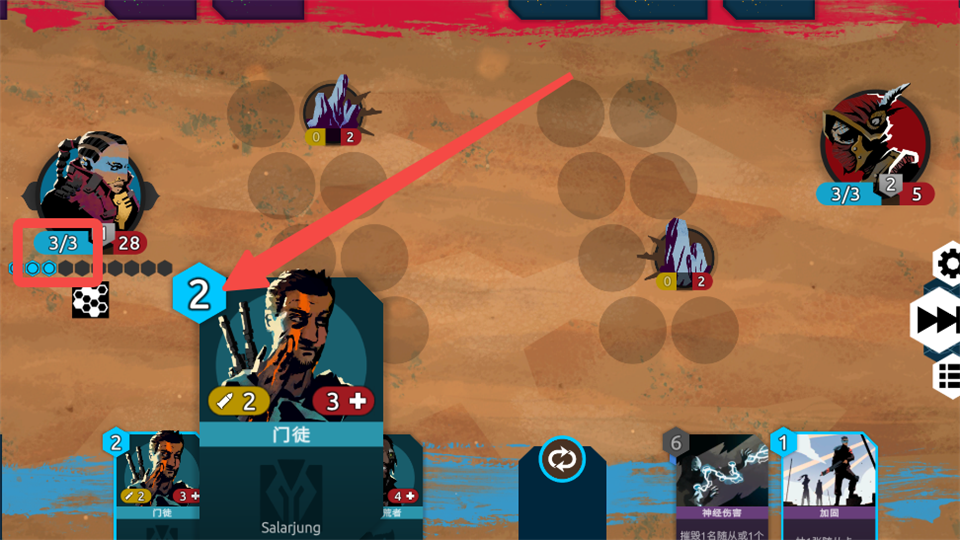This screenshot has height=540, width=960.
Task: Choose the 神经伤害 spell card
Action: click(x=724, y=485)
